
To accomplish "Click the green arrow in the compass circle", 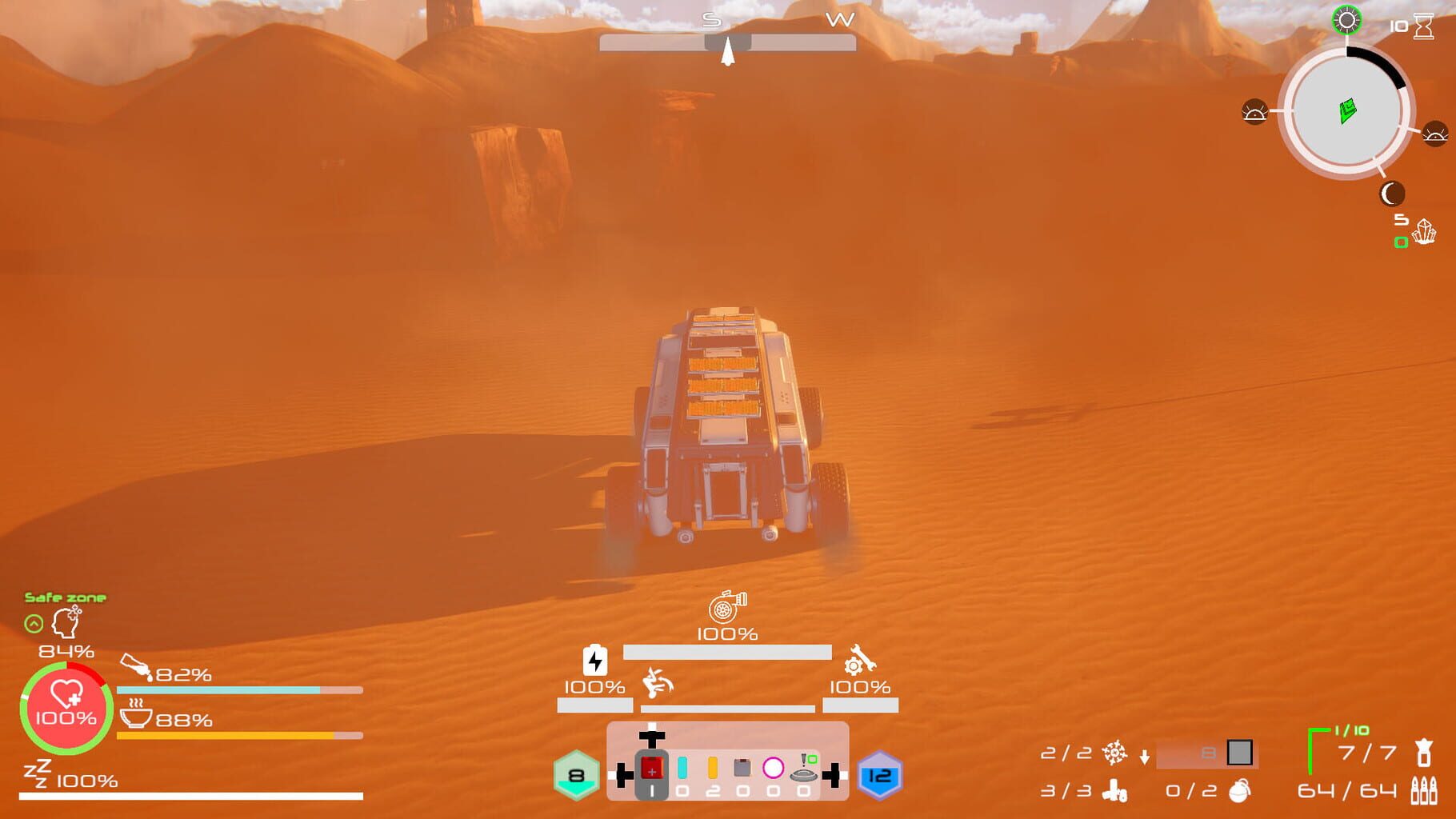I will click(1347, 110).
